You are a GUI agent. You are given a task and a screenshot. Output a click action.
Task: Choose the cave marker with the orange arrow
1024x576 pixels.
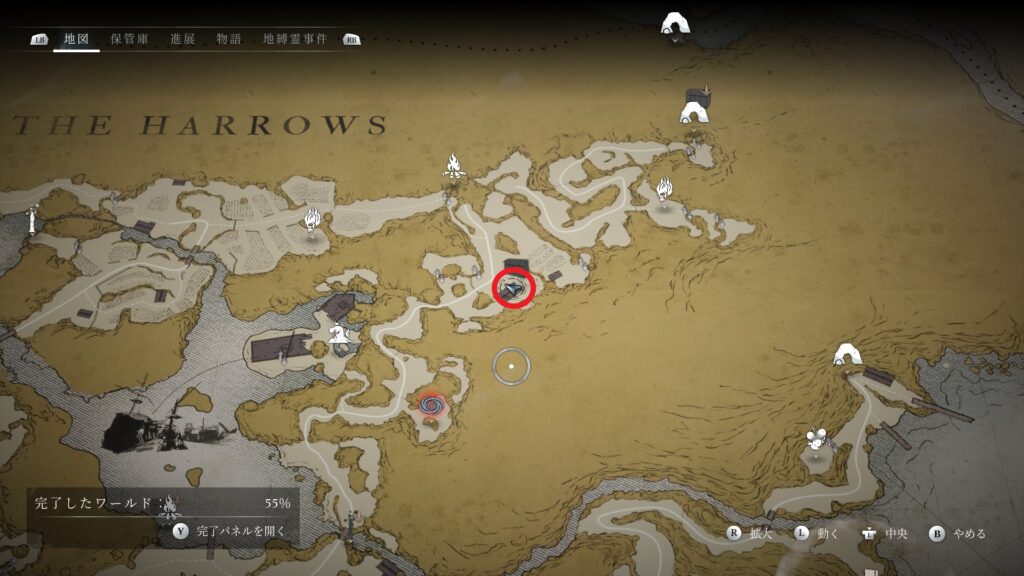click(x=695, y=107)
